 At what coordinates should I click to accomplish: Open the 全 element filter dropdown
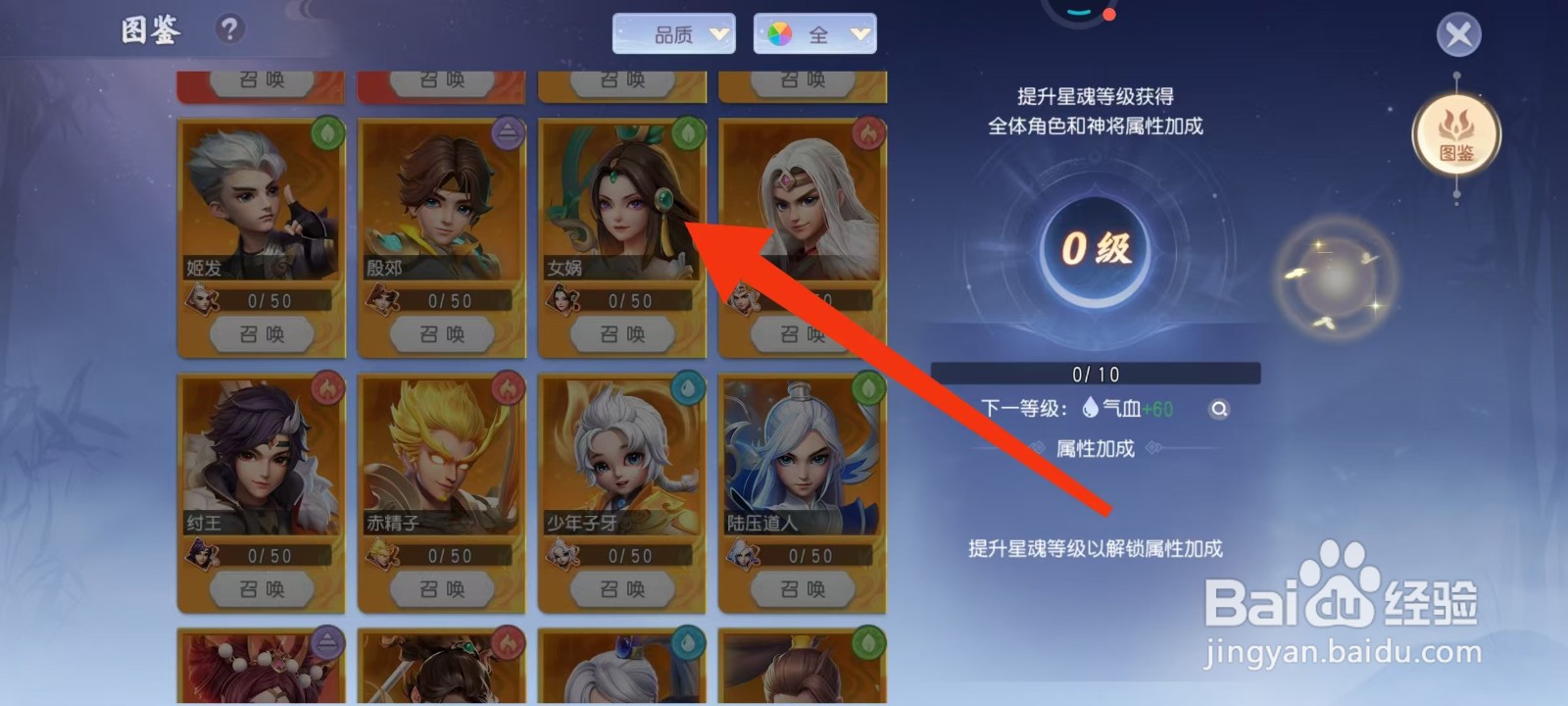[817, 32]
